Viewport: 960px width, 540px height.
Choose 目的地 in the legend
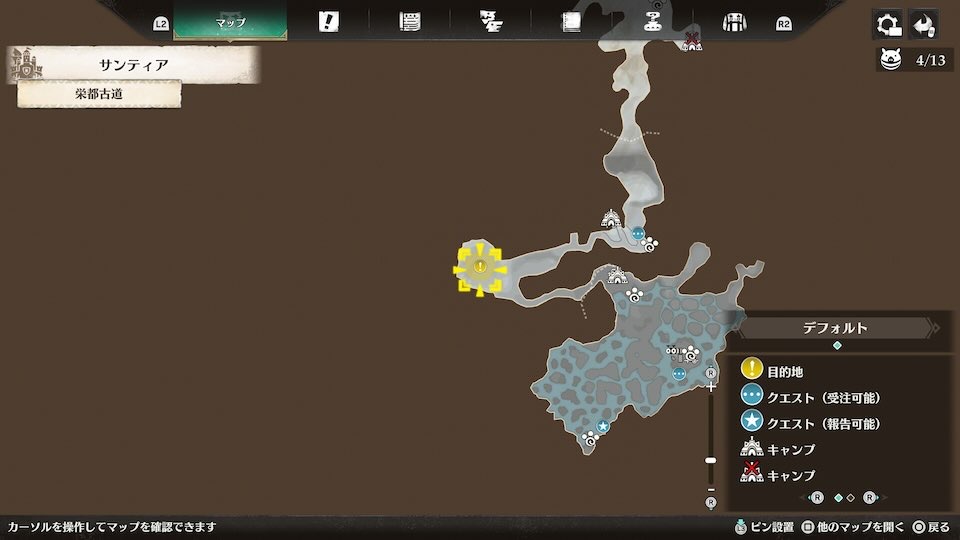pyautogui.click(x=785, y=371)
